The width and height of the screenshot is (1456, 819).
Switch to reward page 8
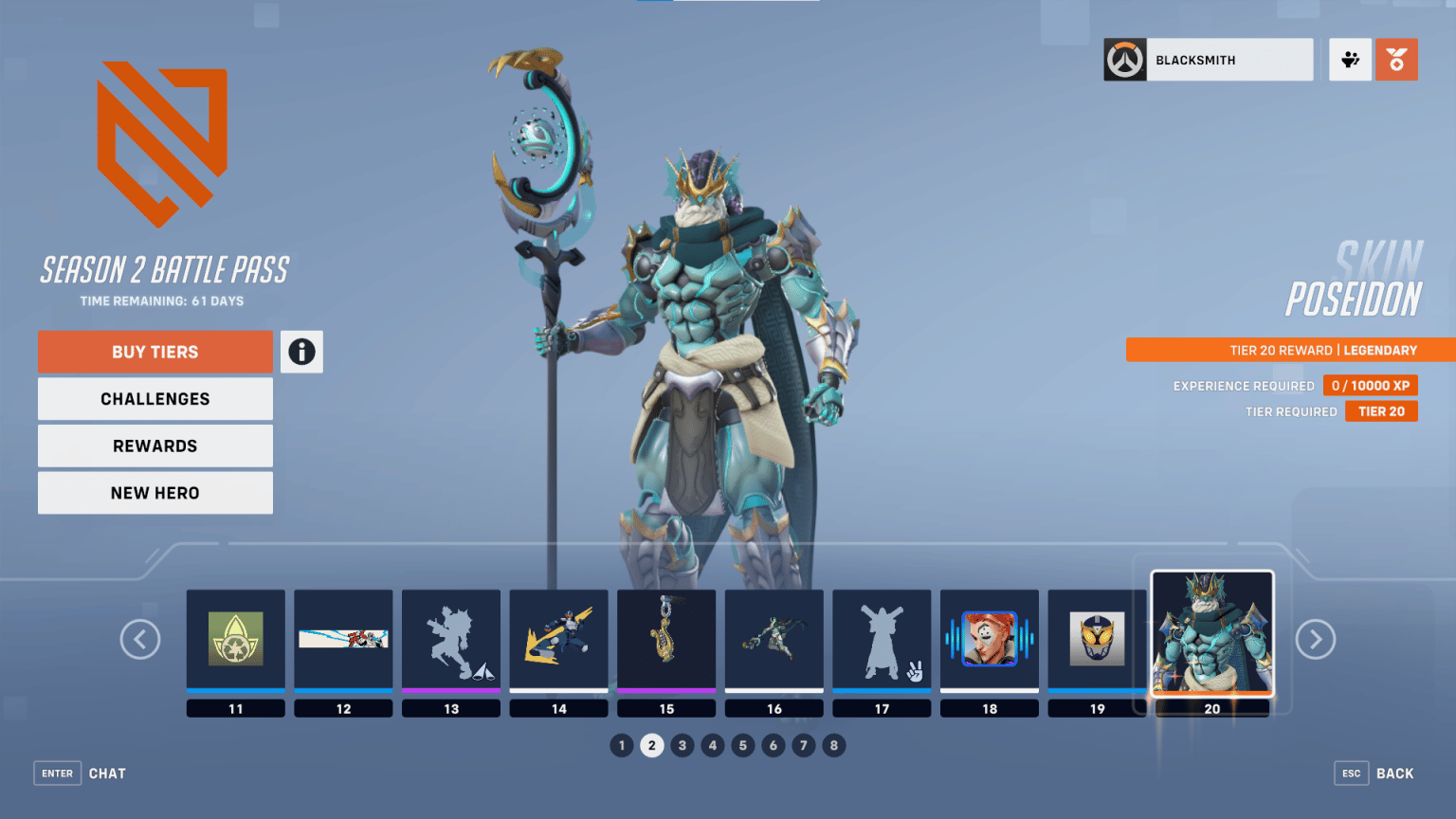834,745
